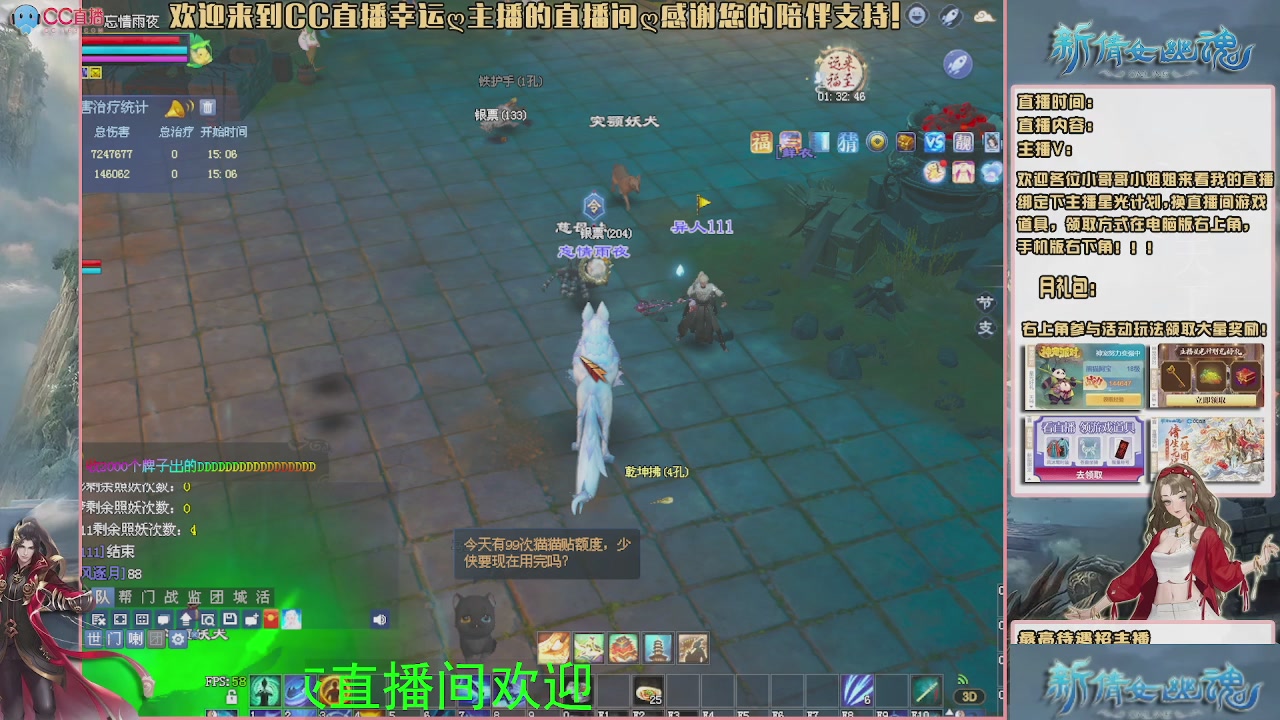Viewport: 1280px width, 720px height.
Task: Toggle the lock icon next to the FPS counter
Action: coord(233,698)
